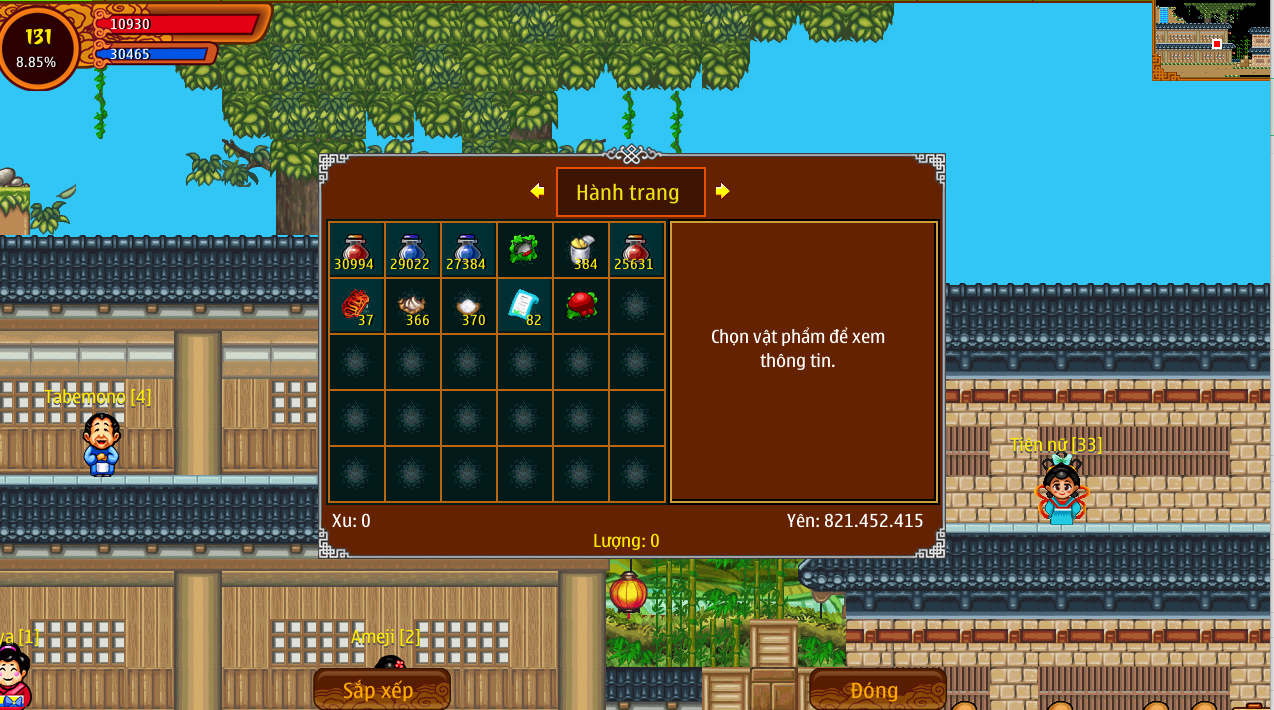Open the minimap in the corner
Viewport: 1274px width, 710px height.
tap(1212, 40)
